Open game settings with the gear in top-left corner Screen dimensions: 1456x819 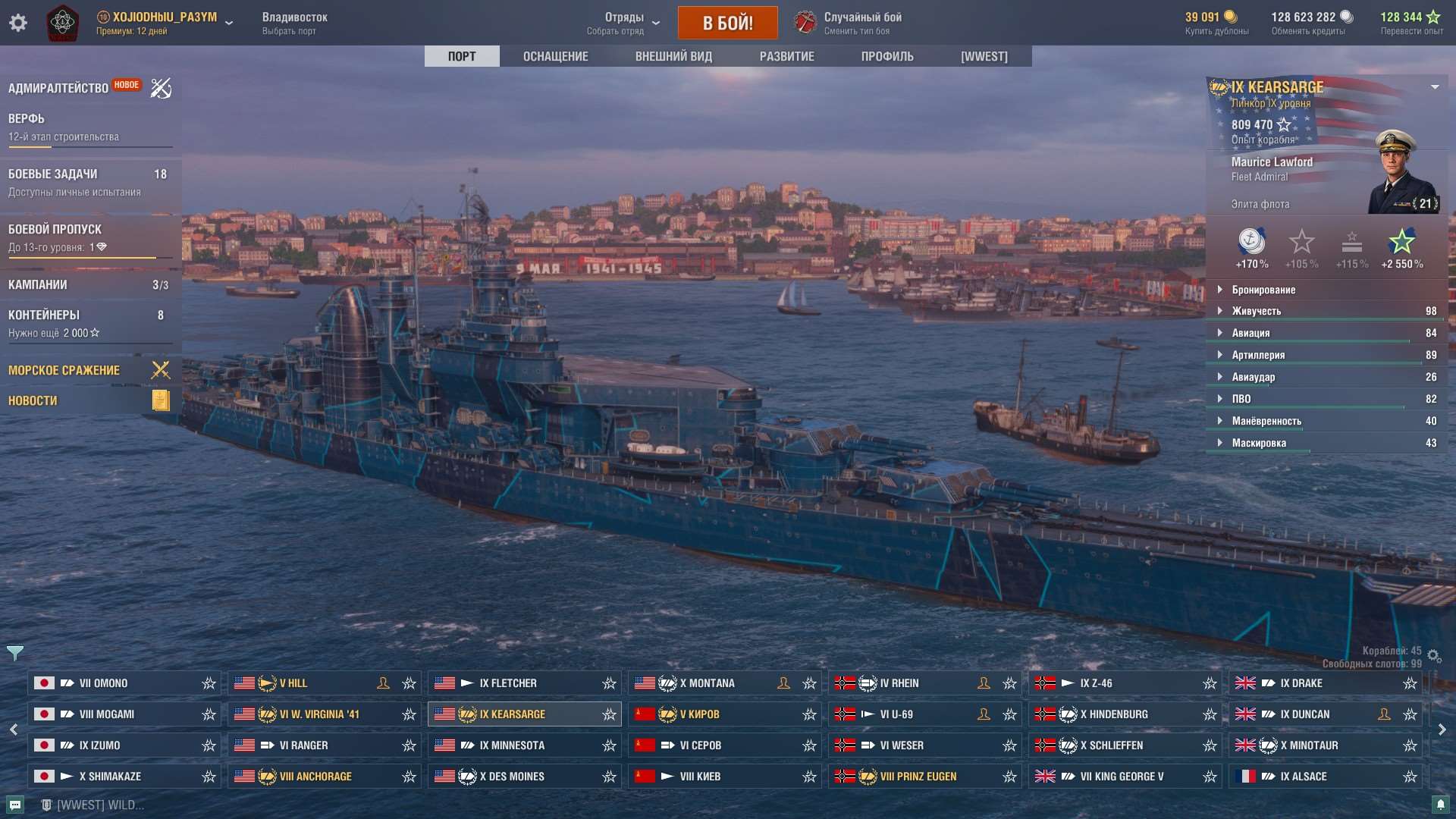pos(18,23)
